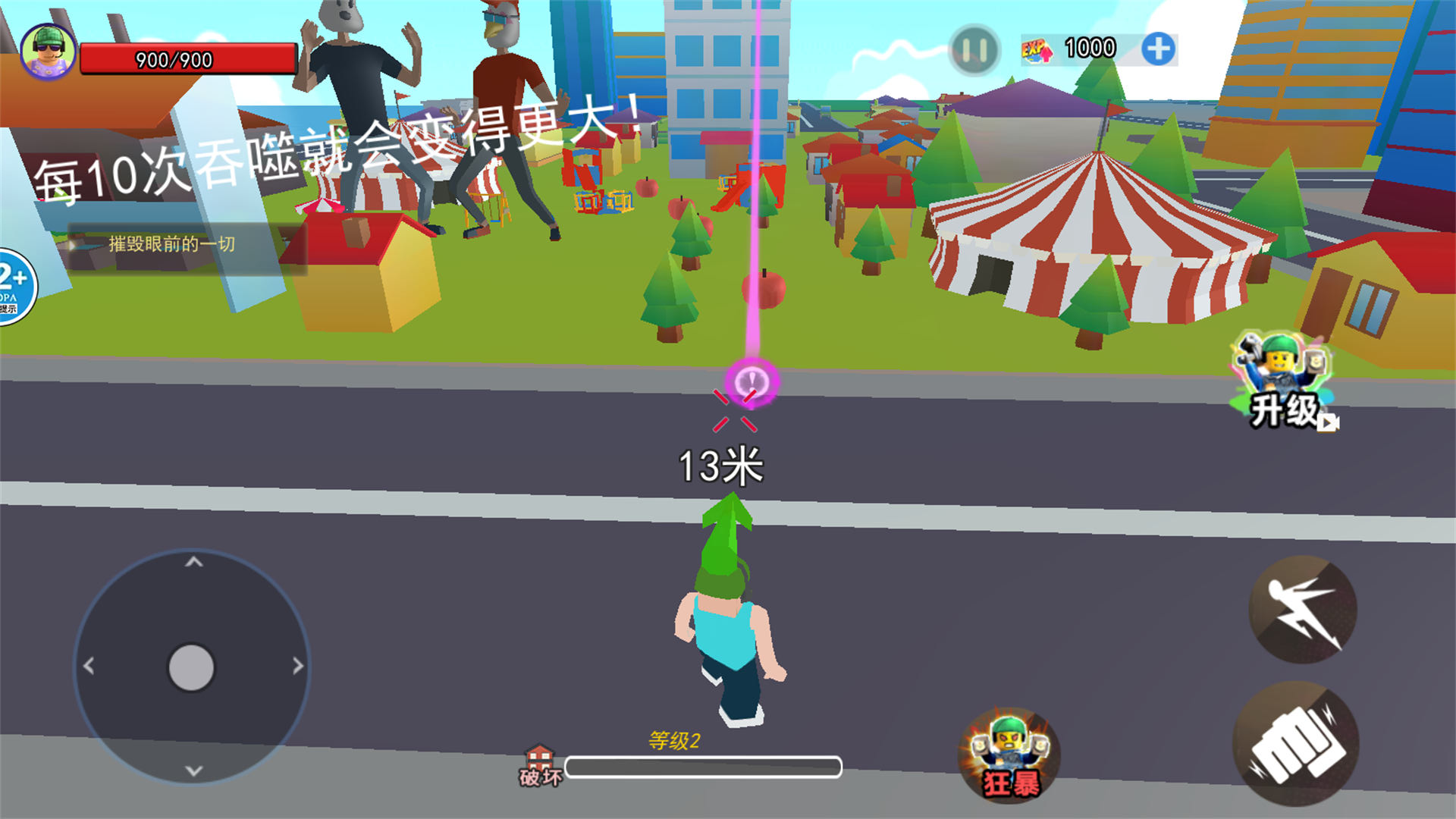
Task: Tap the joystick down arrow
Action: pyautogui.click(x=194, y=771)
